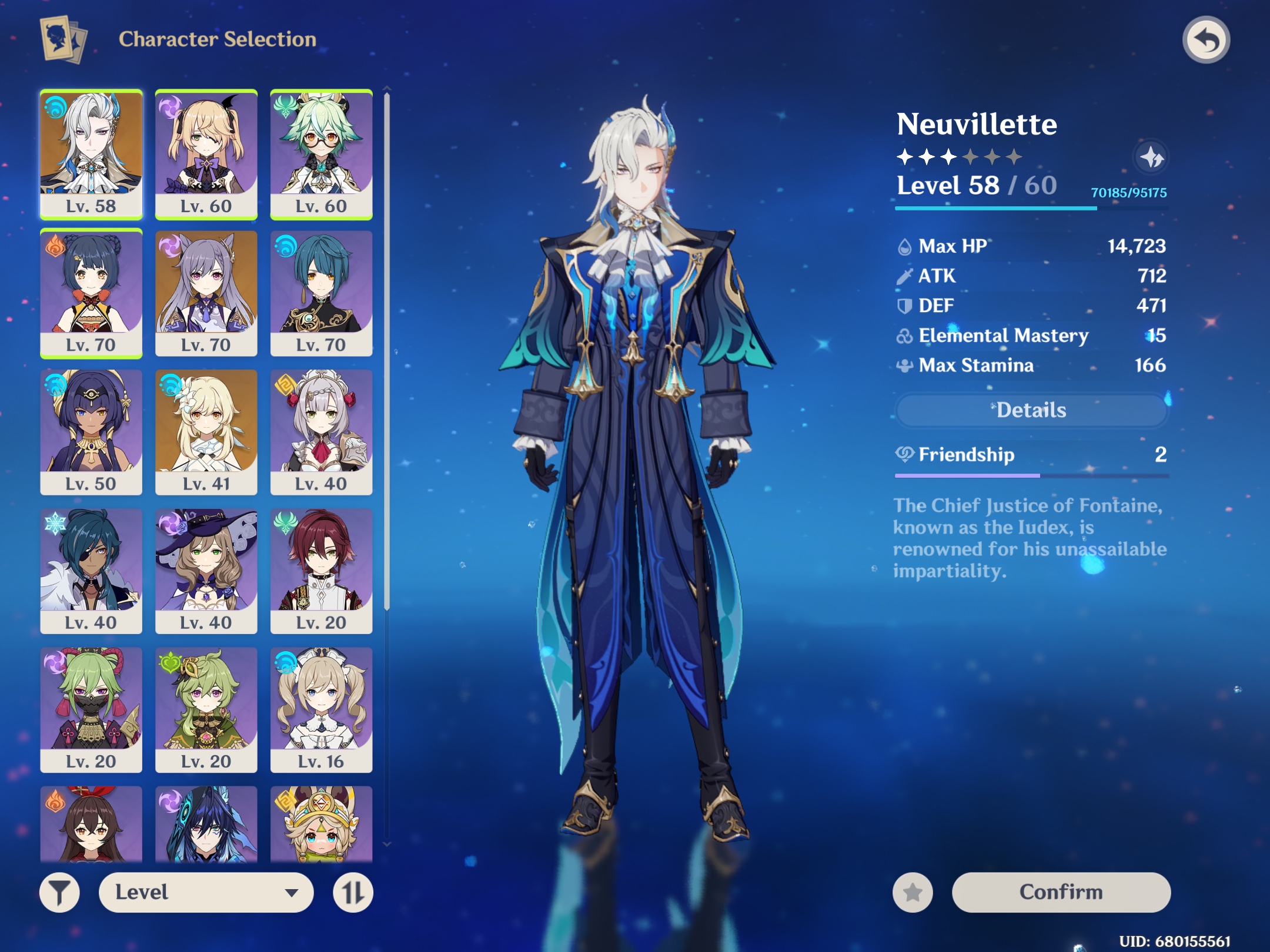Click the Character Selection card icon

61,39
